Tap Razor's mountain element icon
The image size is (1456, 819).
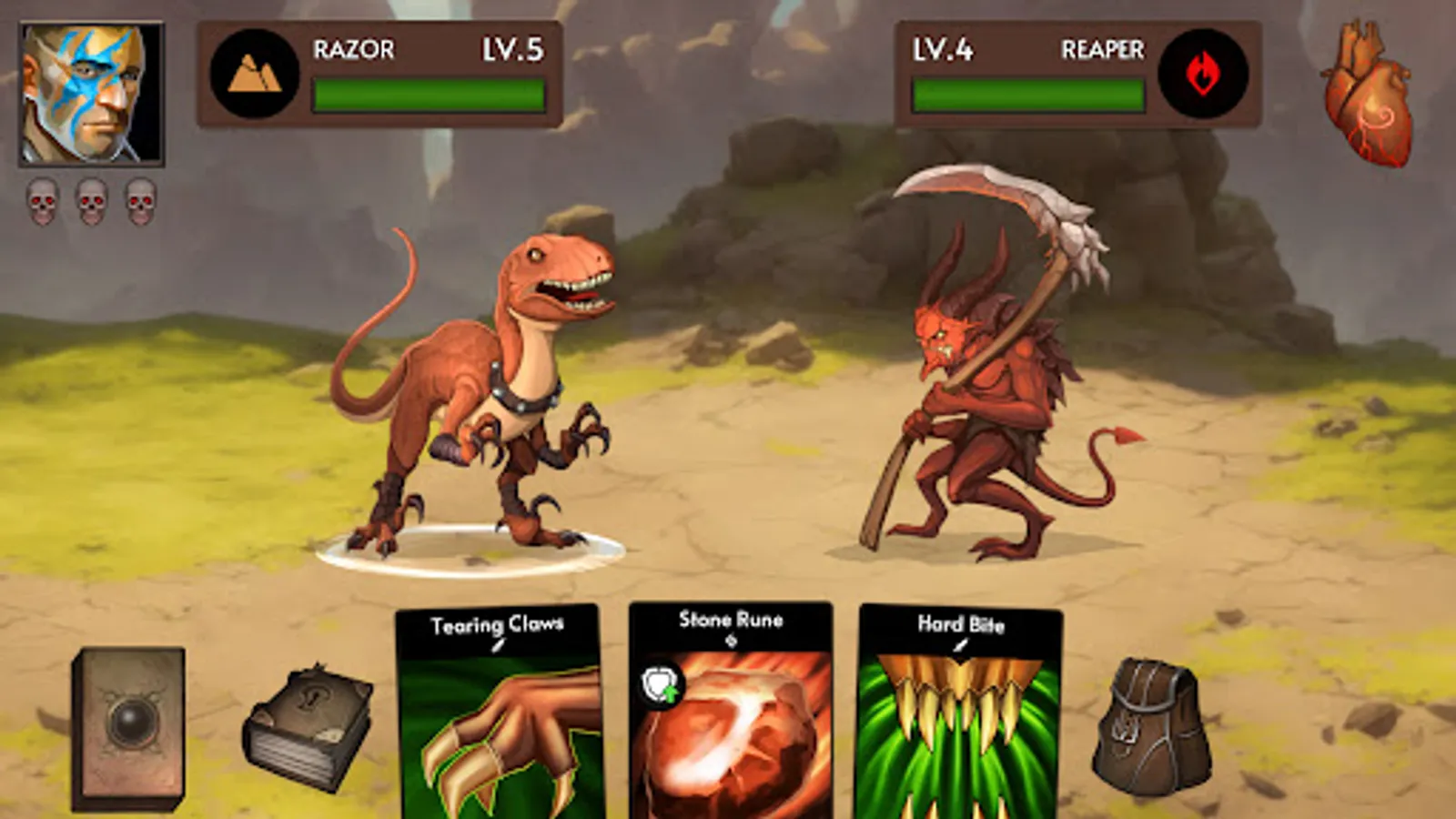click(256, 71)
